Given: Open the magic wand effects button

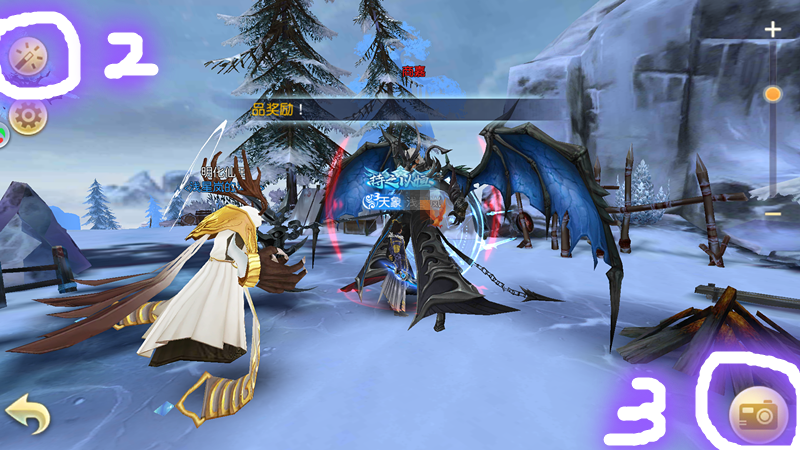Looking at the screenshot, I should [26, 59].
